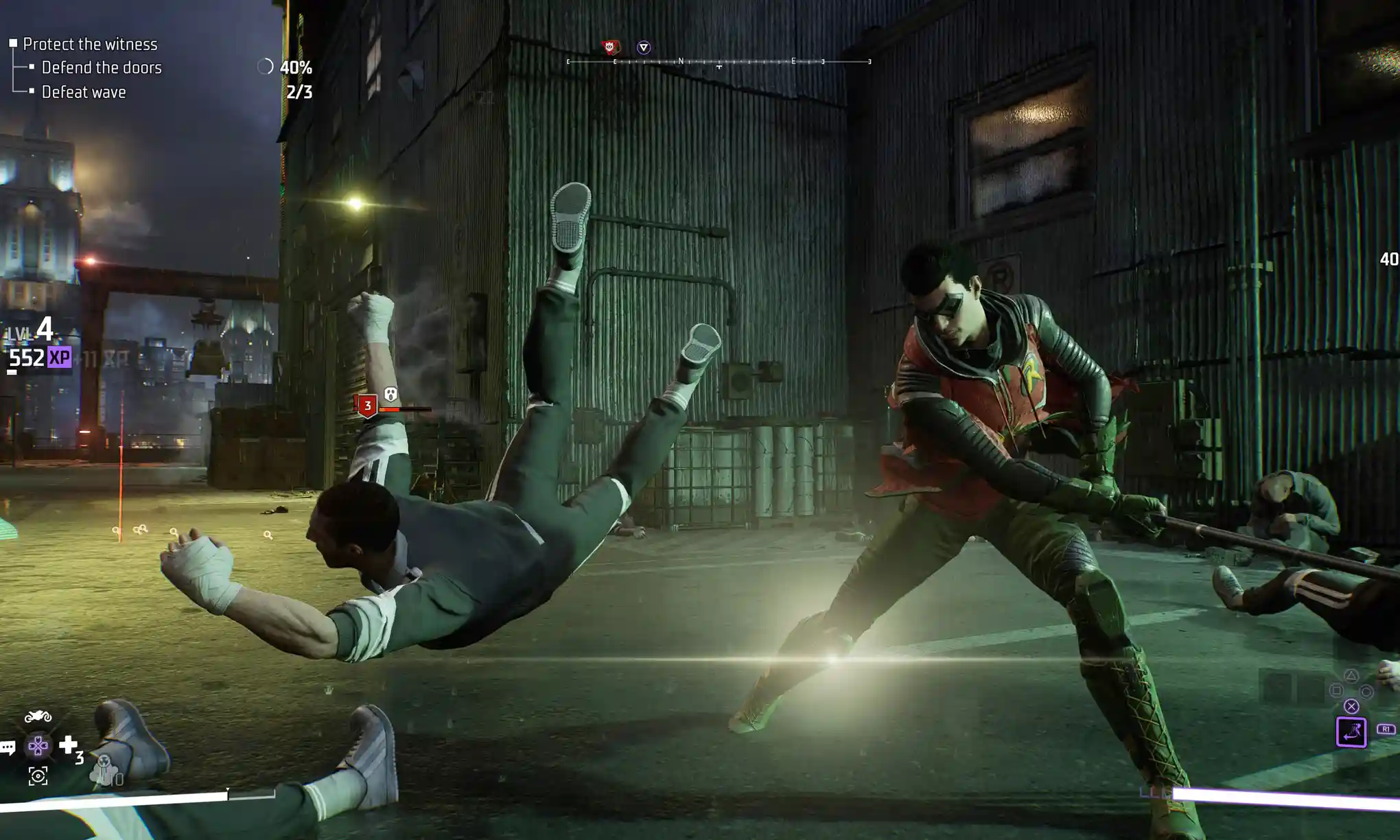The width and height of the screenshot is (1400, 840).
Task: Open the chat speech bubble icon
Action: pyautogui.click(x=8, y=747)
